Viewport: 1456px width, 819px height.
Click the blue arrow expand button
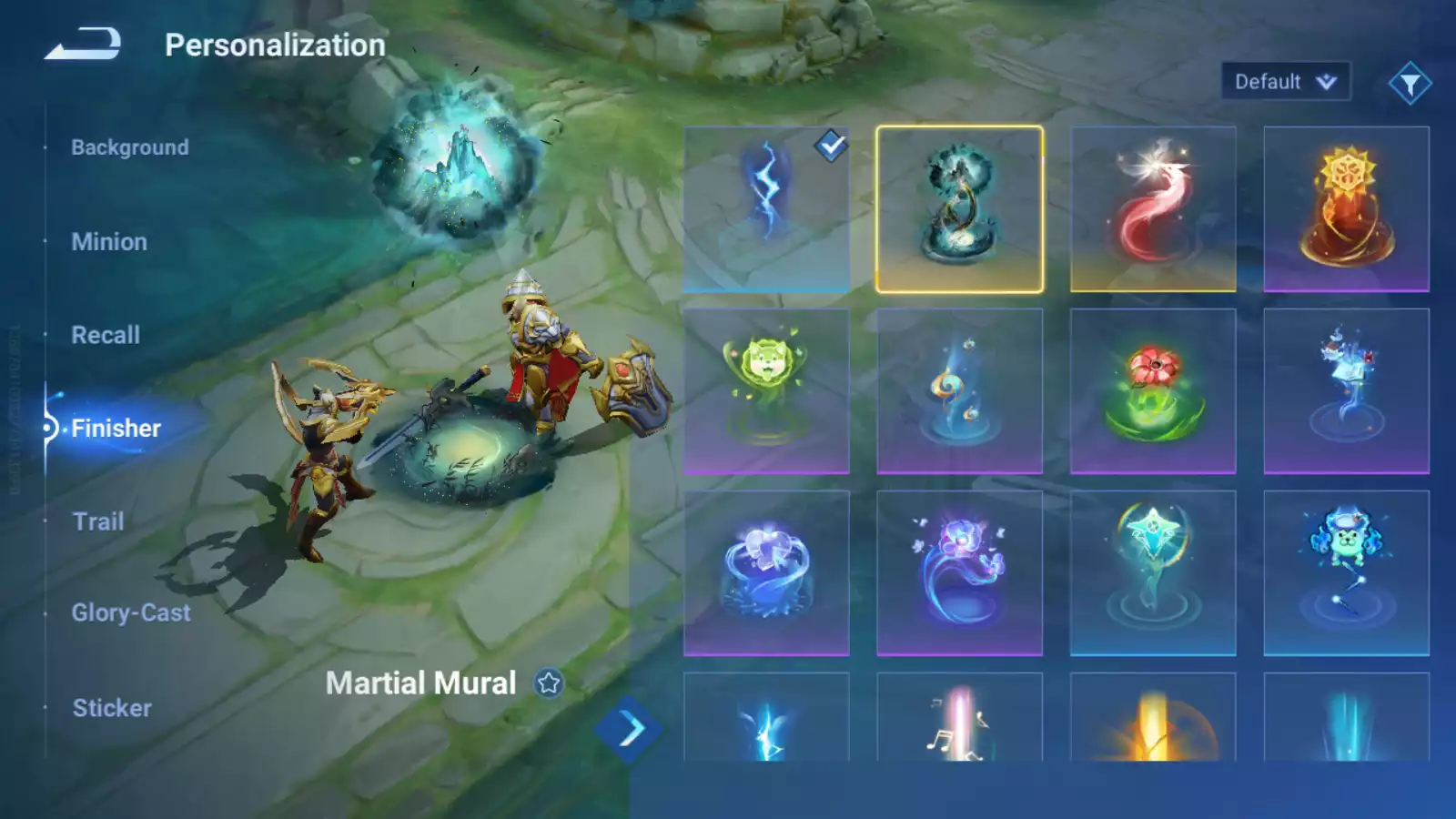629,729
